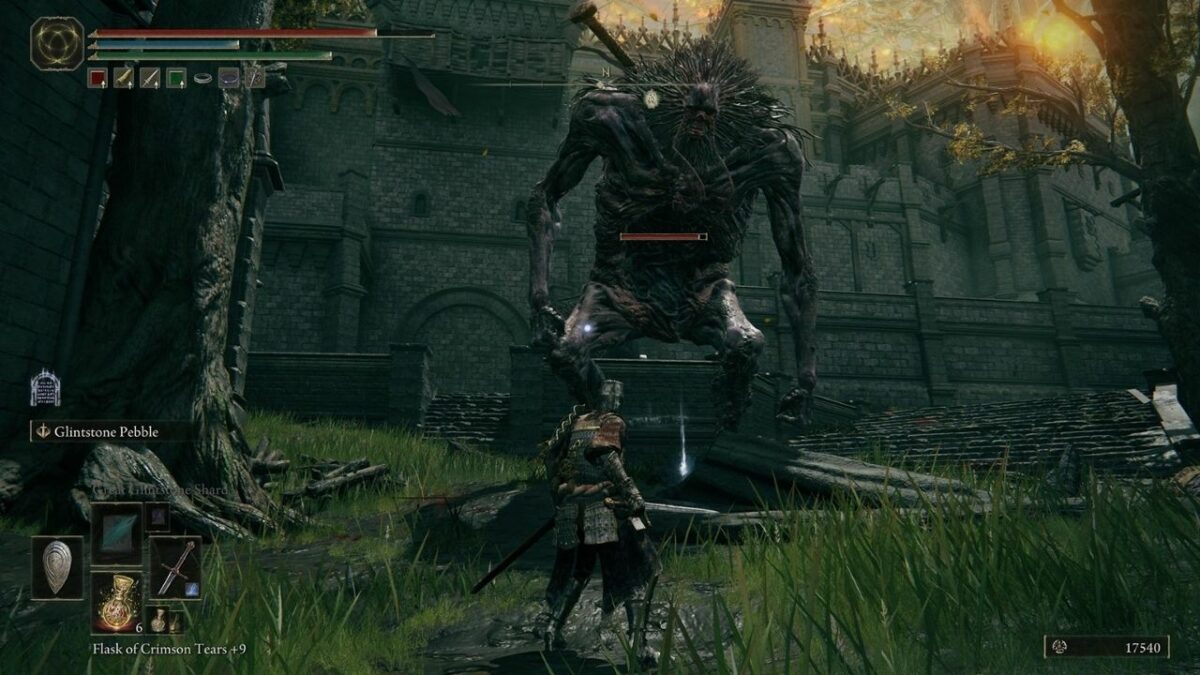Image resolution: width=1200 pixels, height=675 pixels.
Task: Click the silver ring status icon
Action: point(203,78)
